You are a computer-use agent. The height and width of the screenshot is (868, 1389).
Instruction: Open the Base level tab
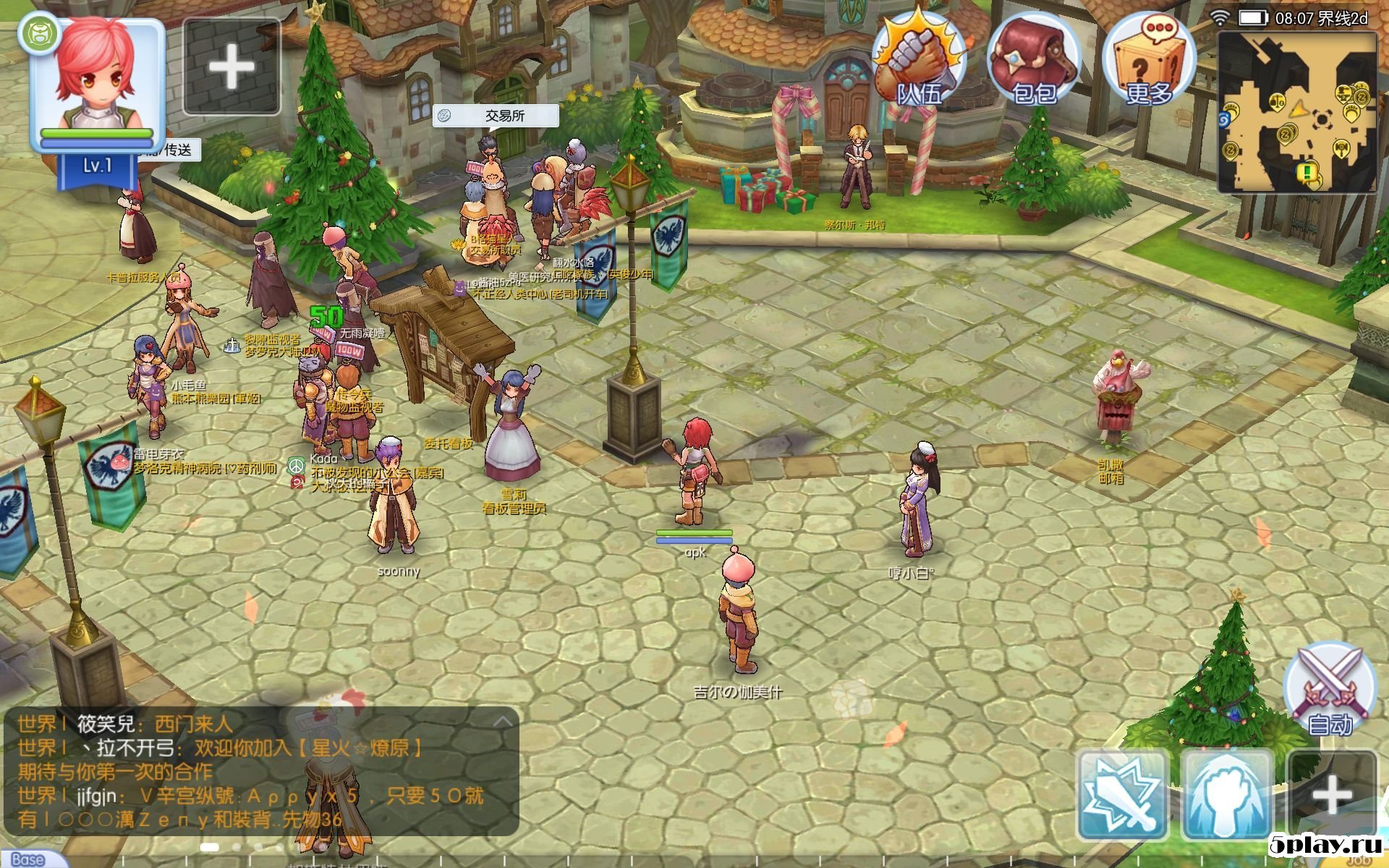click(x=29, y=859)
